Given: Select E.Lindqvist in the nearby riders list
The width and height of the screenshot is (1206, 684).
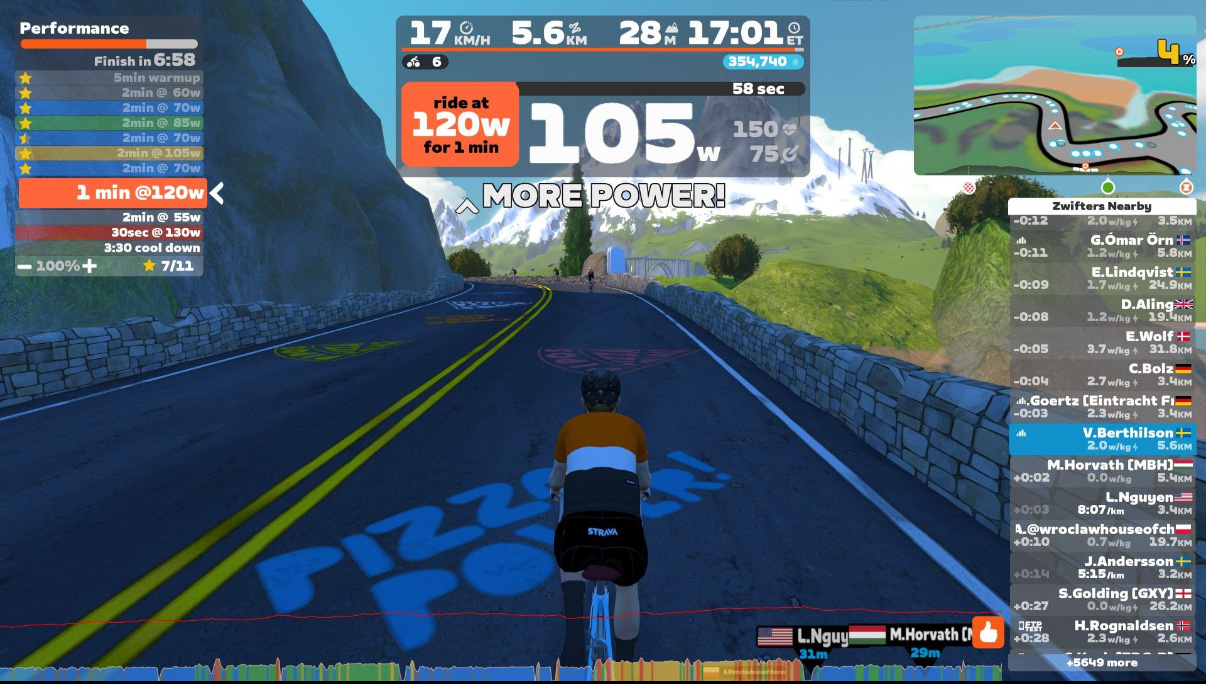Looking at the screenshot, I should point(1101,278).
